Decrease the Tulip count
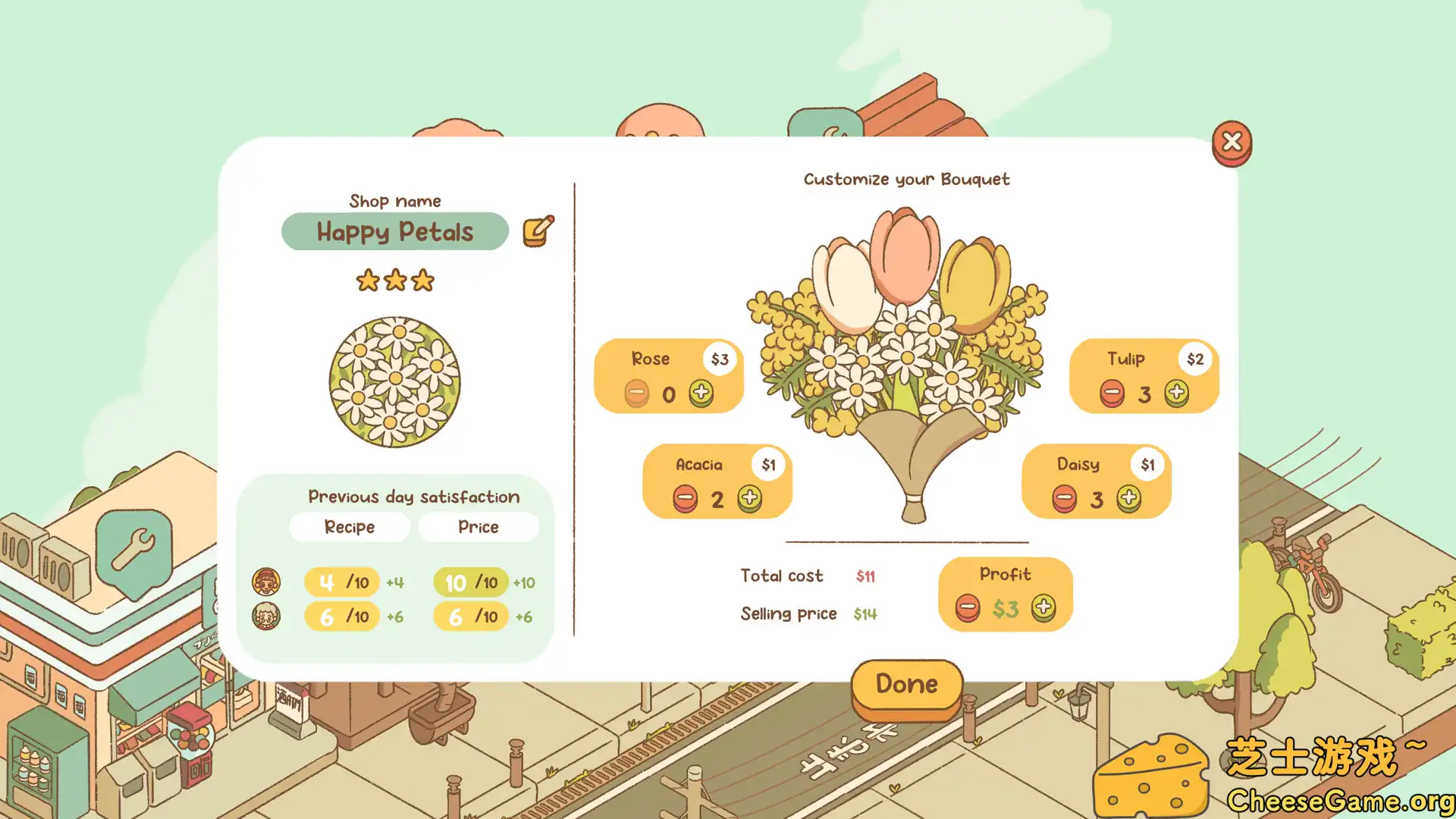Screen dimensions: 1456x819 pyautogui.click(x=1112, y=394)
